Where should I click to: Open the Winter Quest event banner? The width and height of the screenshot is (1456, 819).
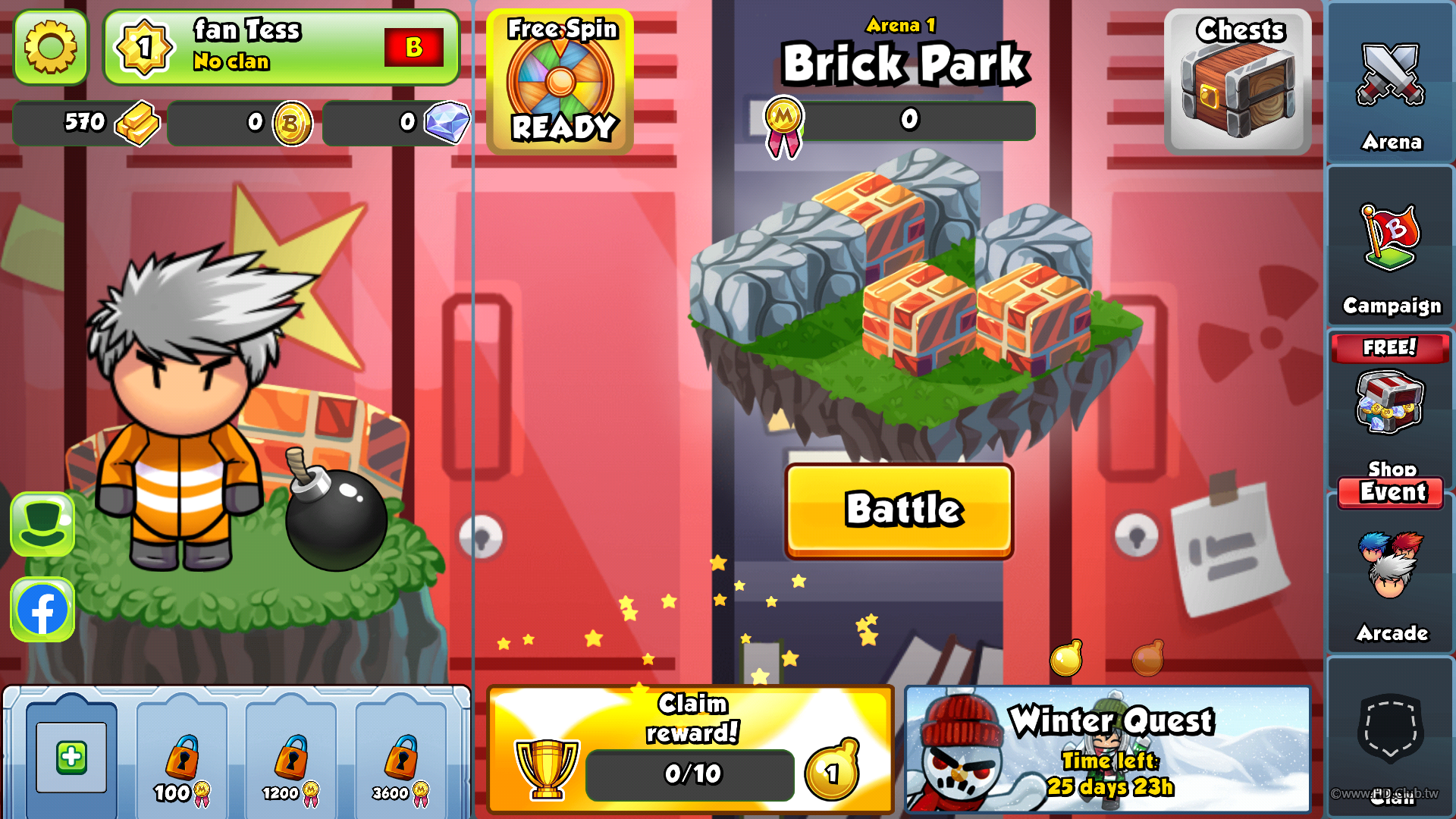click(x=1107, y=749)
